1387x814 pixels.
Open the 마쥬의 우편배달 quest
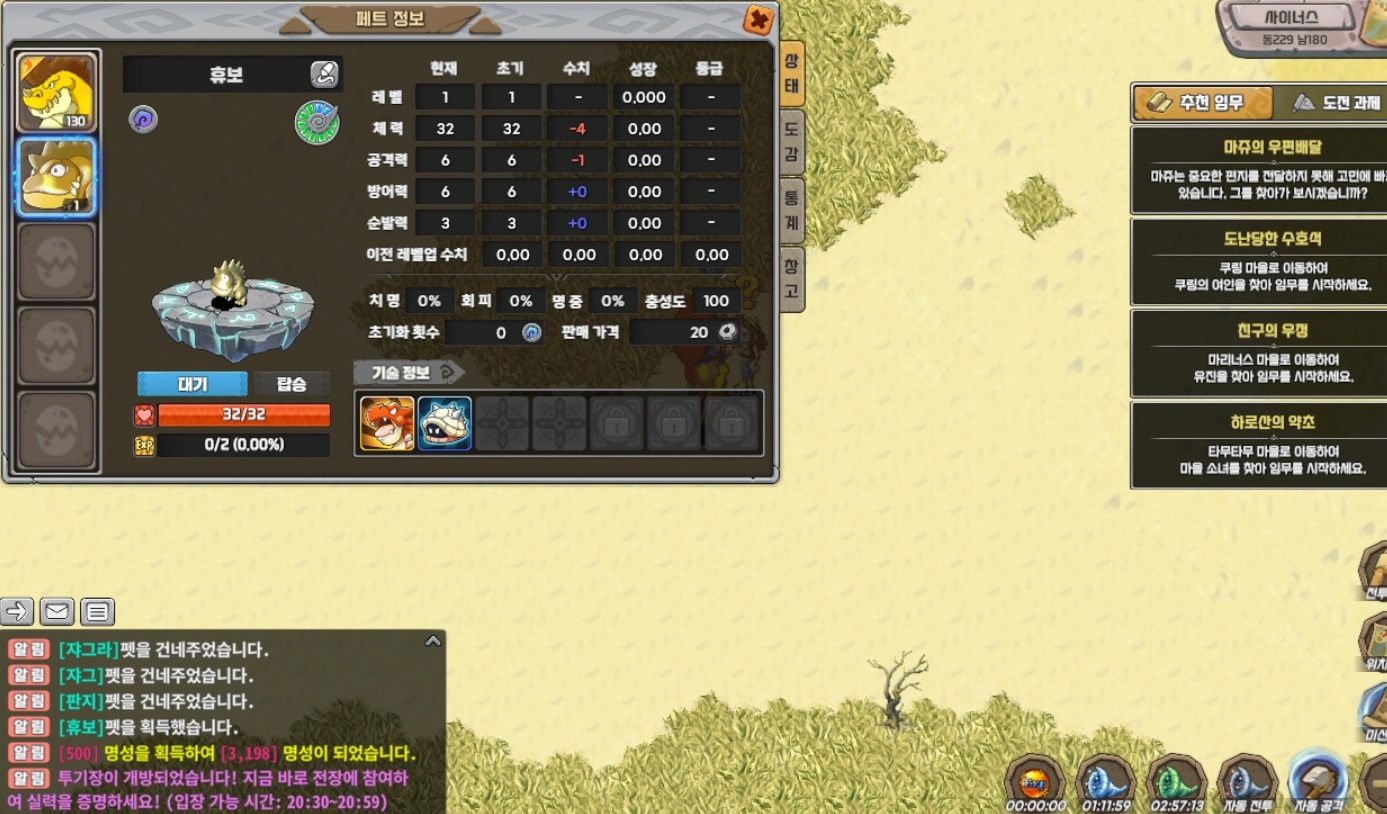pos(1258,170)
